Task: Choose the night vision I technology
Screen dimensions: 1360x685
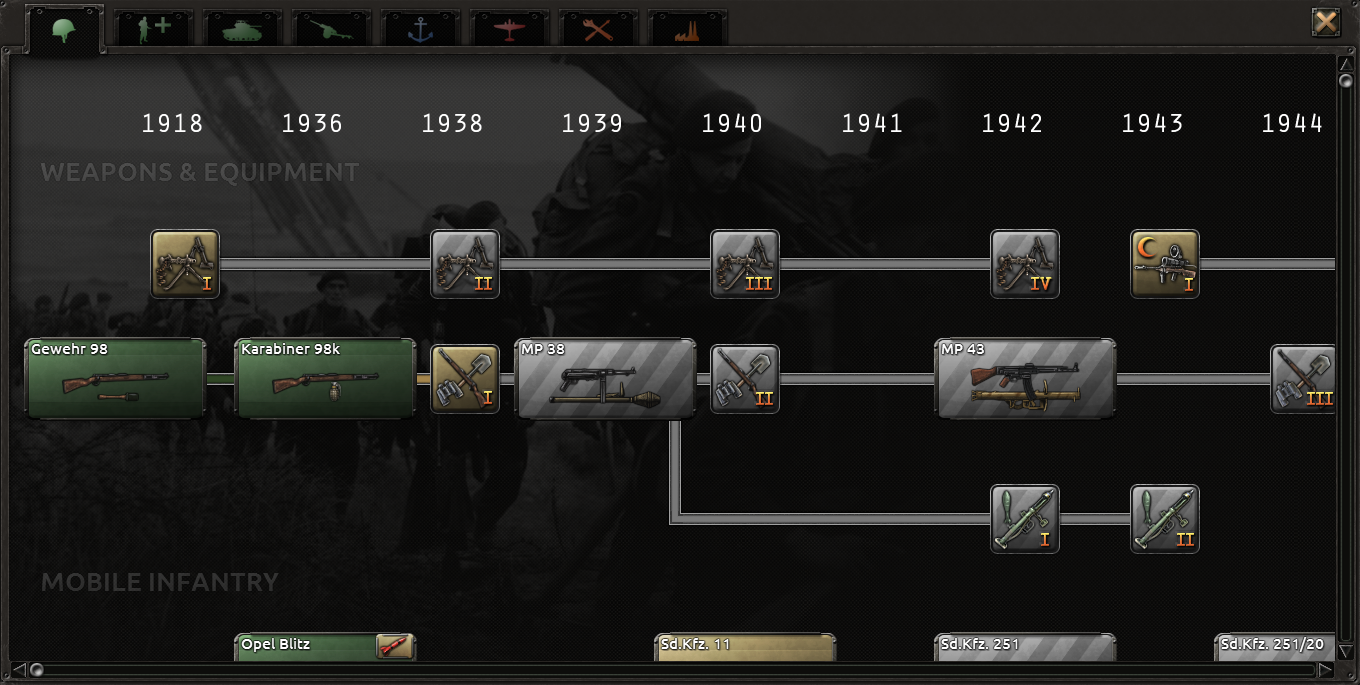Action: (1165, 264)
